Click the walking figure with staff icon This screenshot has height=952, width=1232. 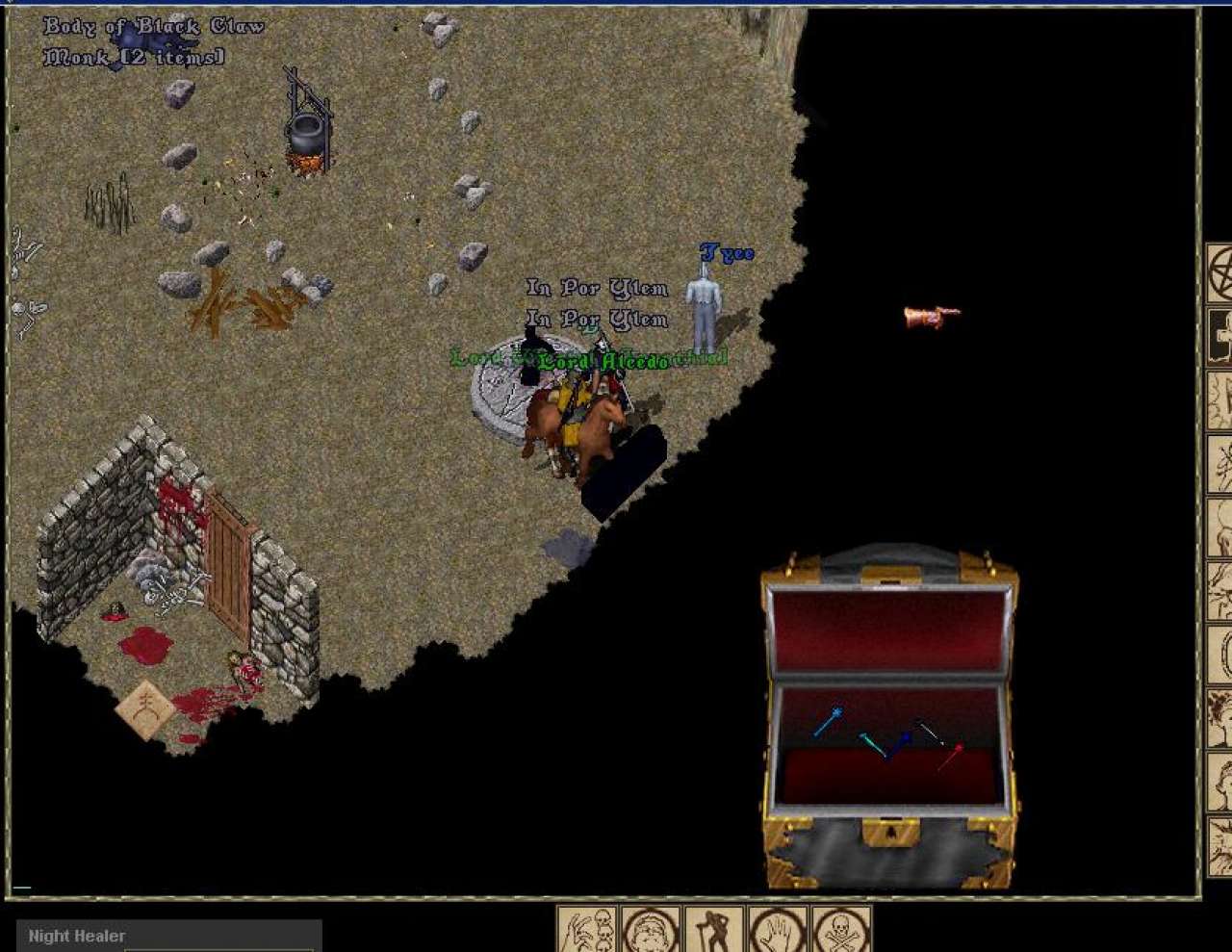tap(713, 930)
